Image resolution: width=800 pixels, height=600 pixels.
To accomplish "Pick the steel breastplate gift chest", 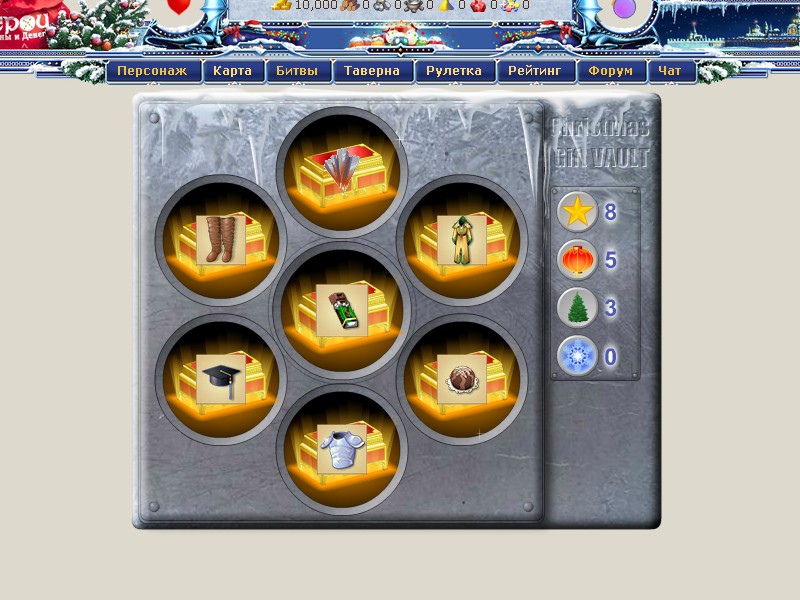I will pos(342,449).
